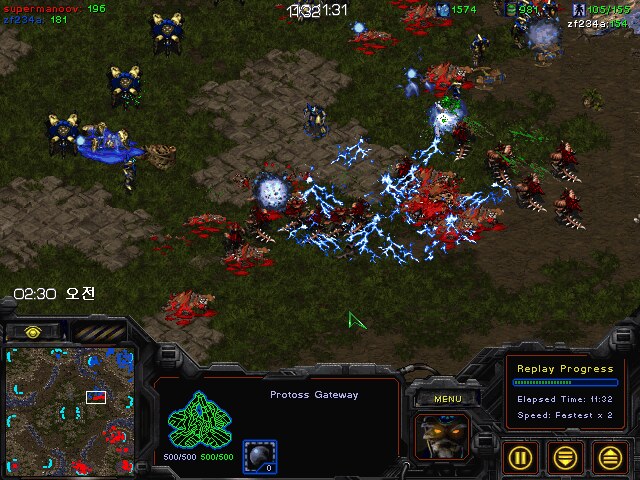The width and height of the screenshot is (640, 480).
Task: Slow down the replay speed
Action: (565, 458)
